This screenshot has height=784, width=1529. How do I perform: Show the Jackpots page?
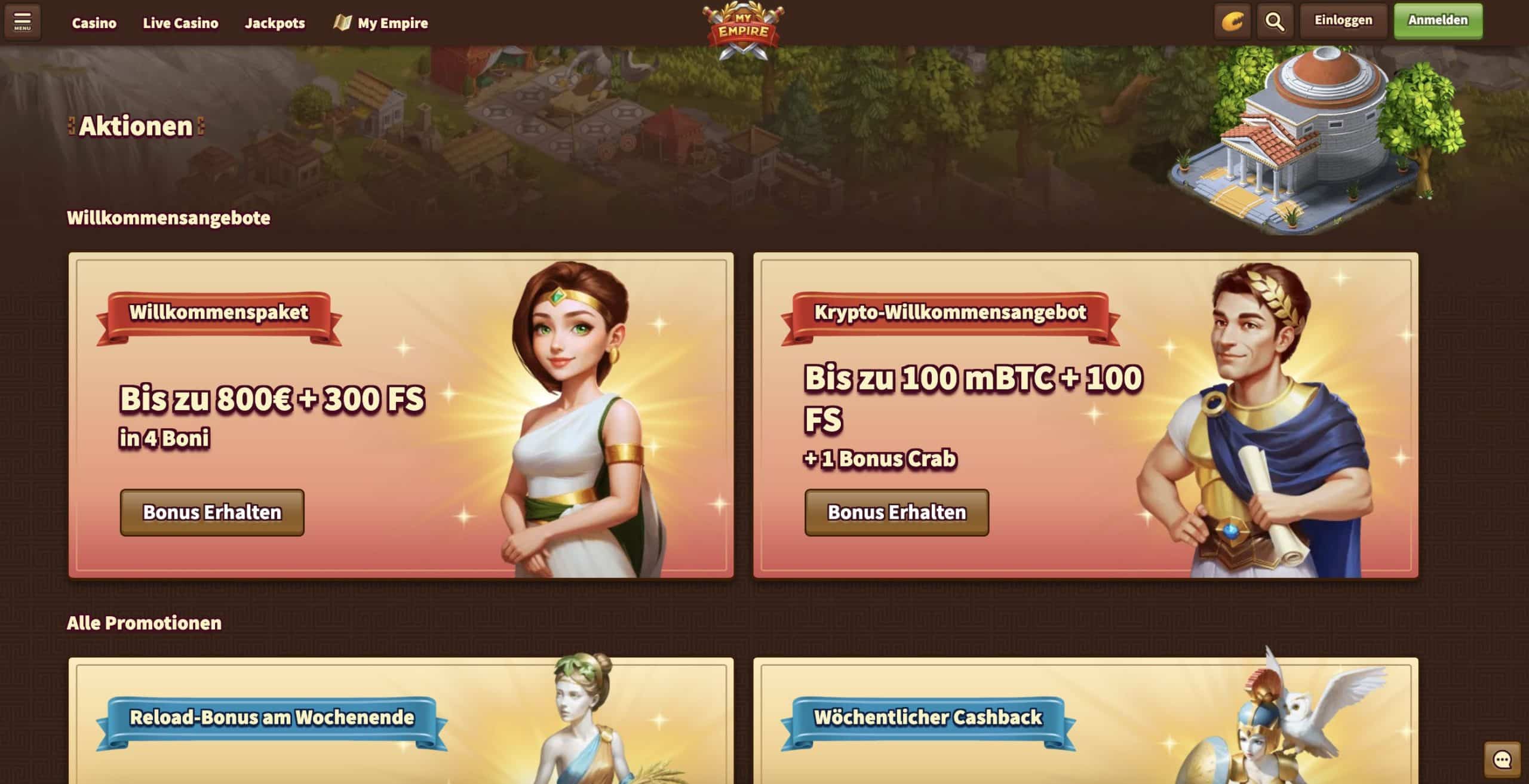[275, 23]
